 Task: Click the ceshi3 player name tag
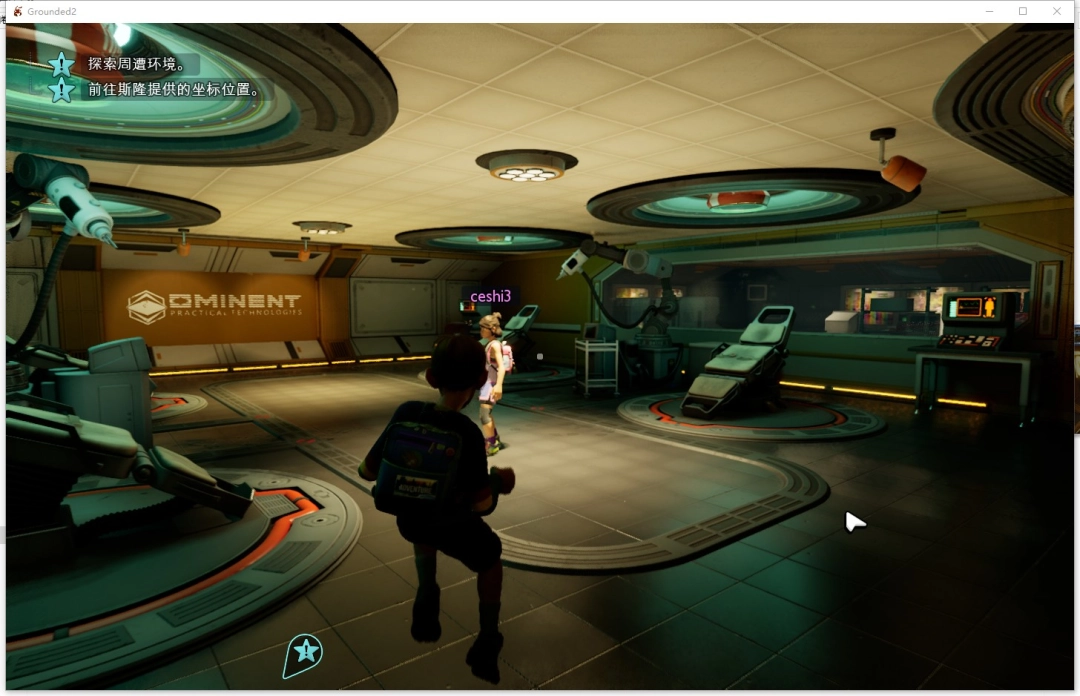(491, 296)
